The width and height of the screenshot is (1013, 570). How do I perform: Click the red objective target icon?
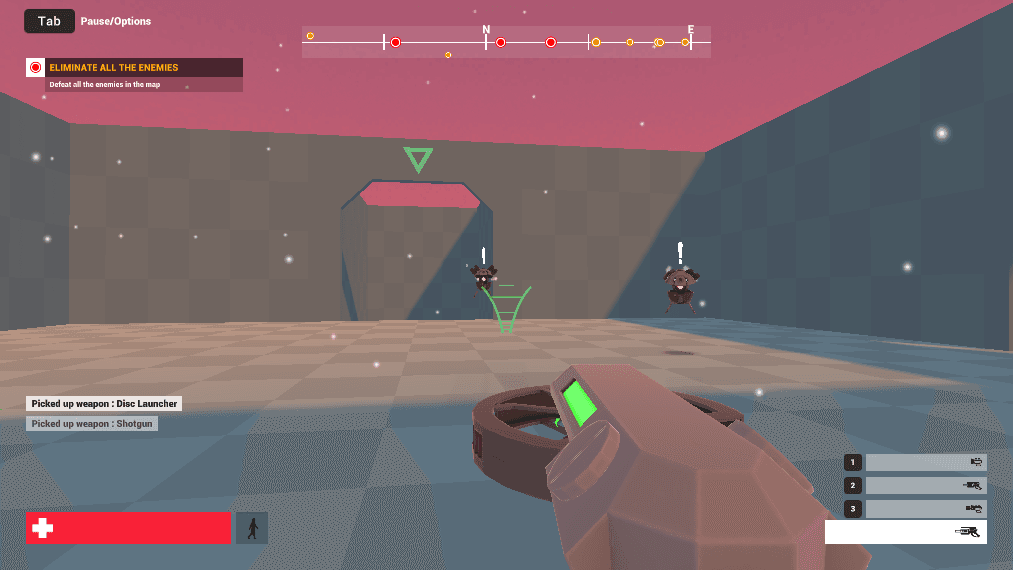click(x=36, y=68)
